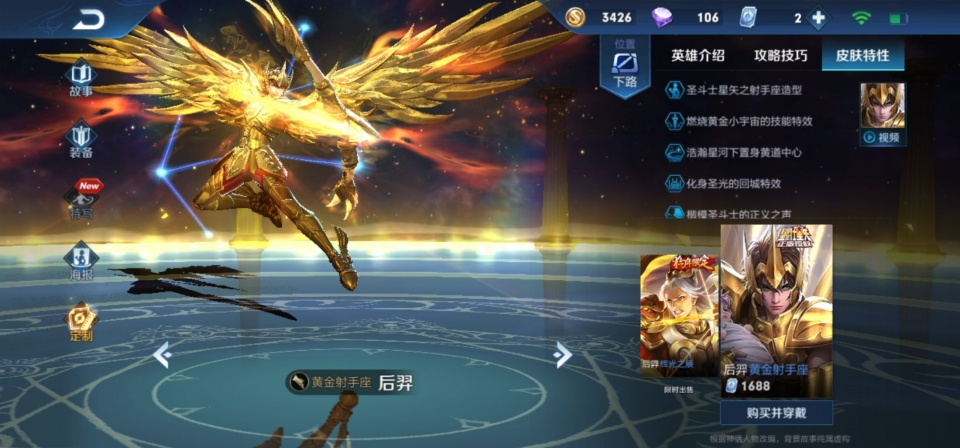Open the 海报 (poster) view

(81, 260)
